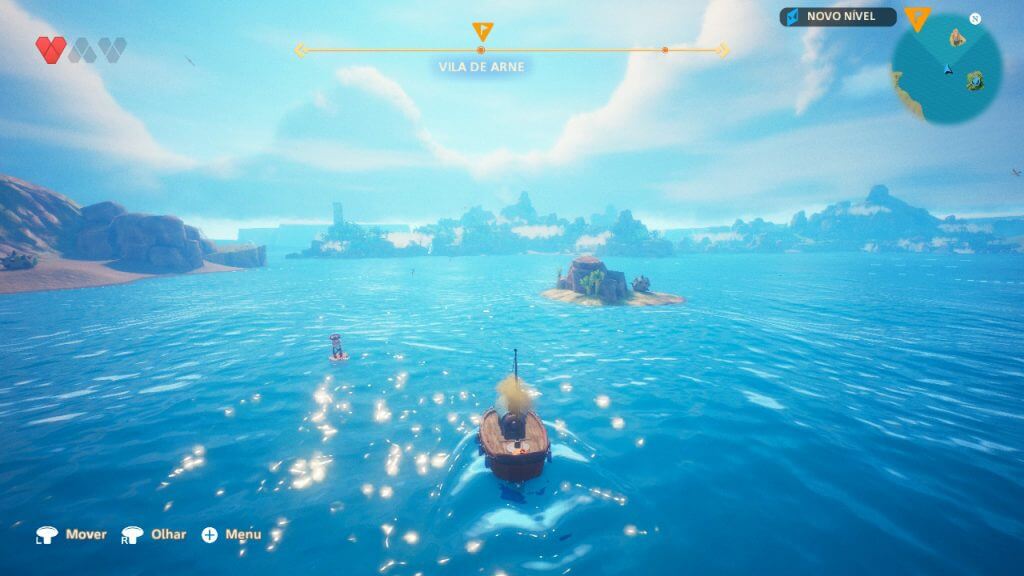Click the orange objective marker above the compass

tap(481, 31)
